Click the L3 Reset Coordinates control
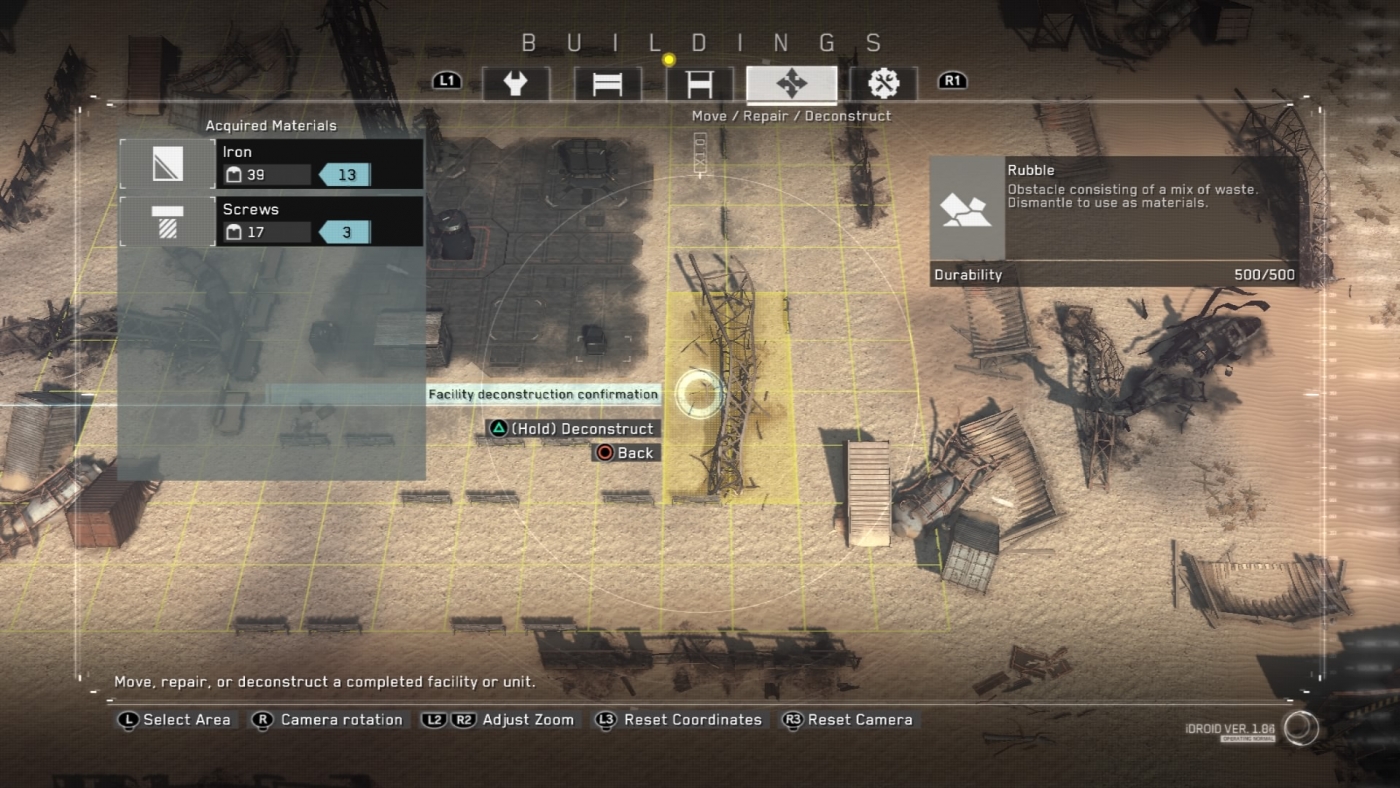Viewport: 1400px width, 788px height. tap(681, 719)
